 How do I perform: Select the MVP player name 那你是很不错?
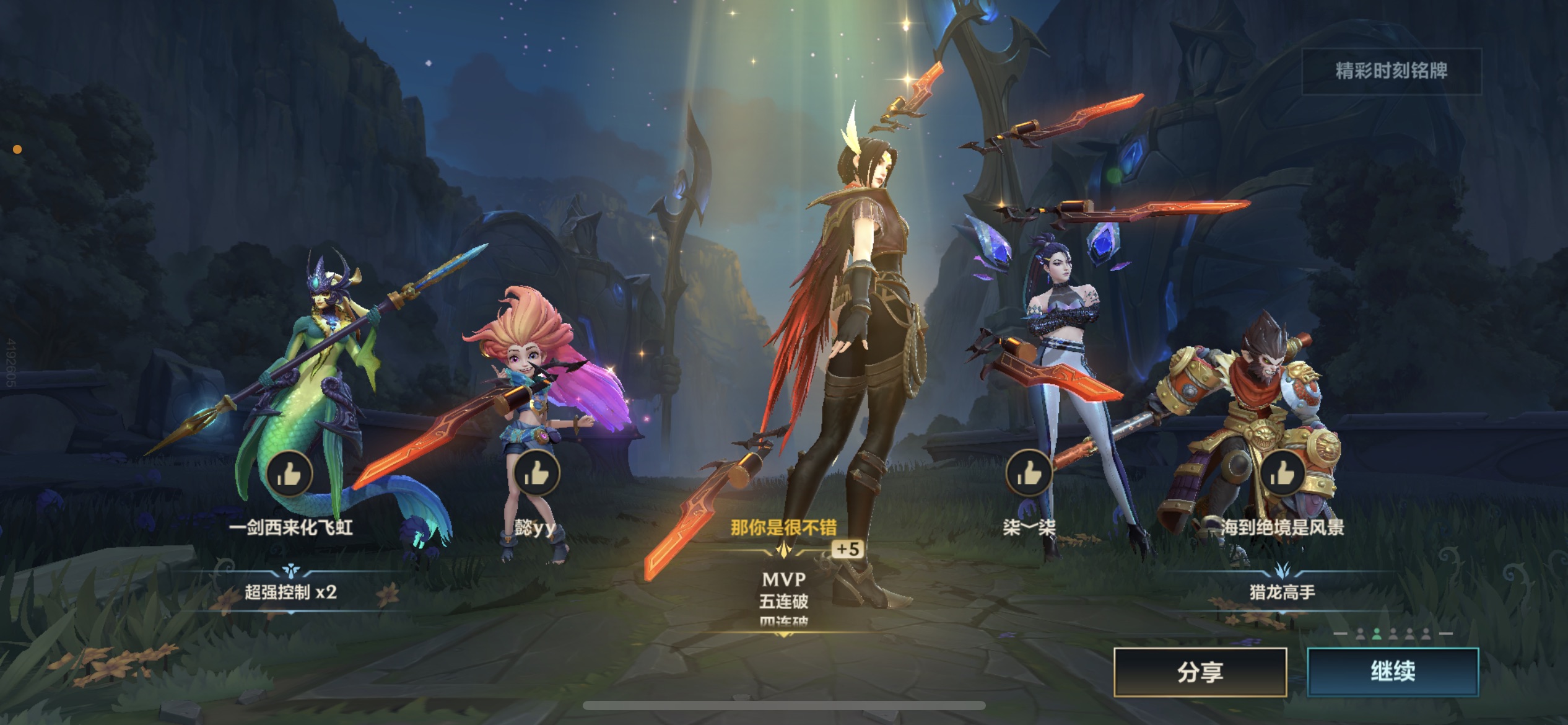(783, 527)
